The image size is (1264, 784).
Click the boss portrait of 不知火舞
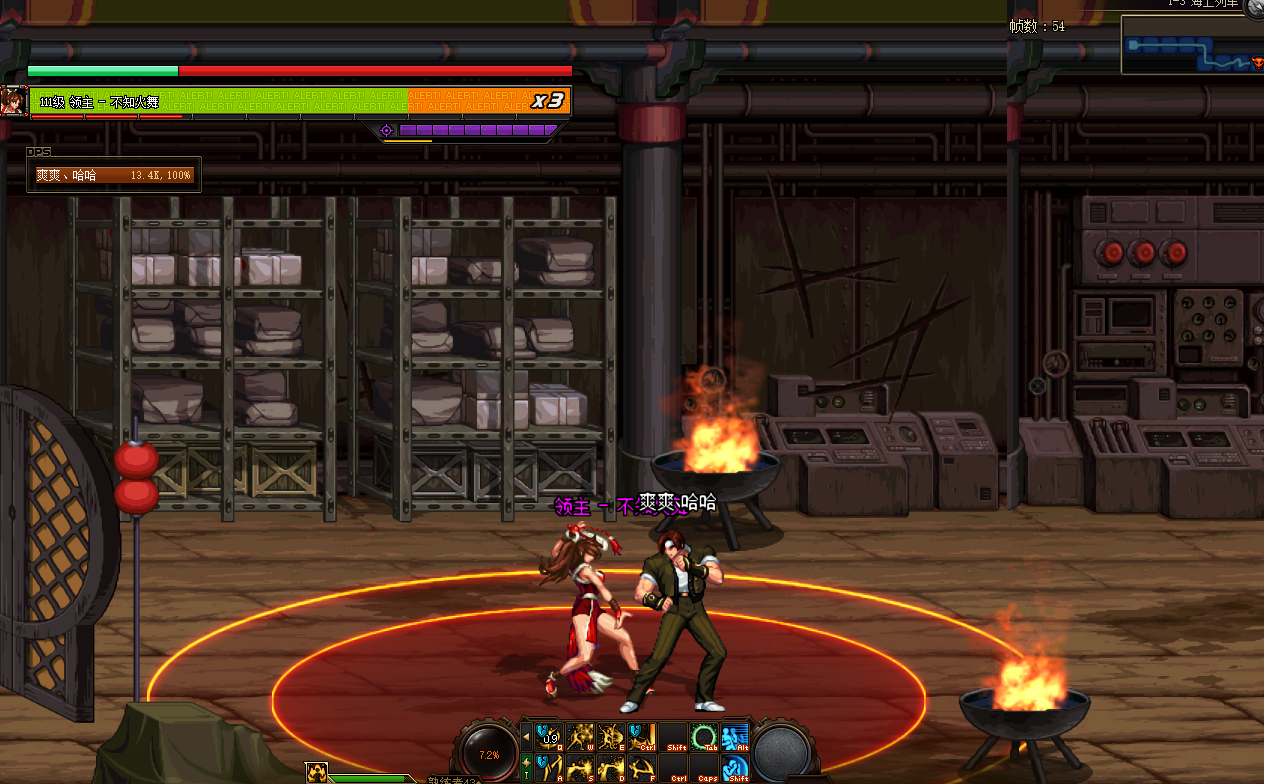pos(14,101)
